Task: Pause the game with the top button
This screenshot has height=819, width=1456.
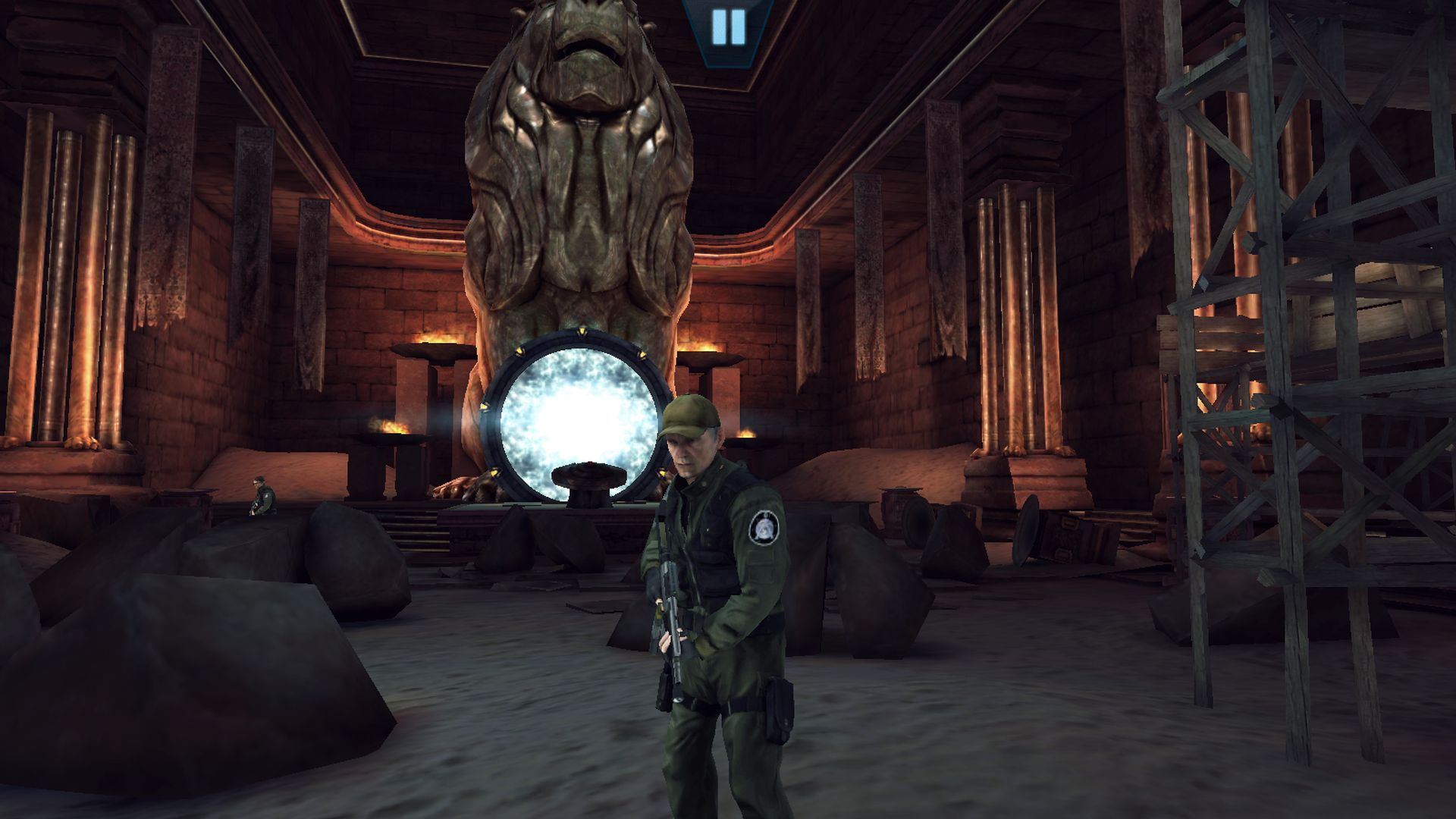Action: pos(729,27)
